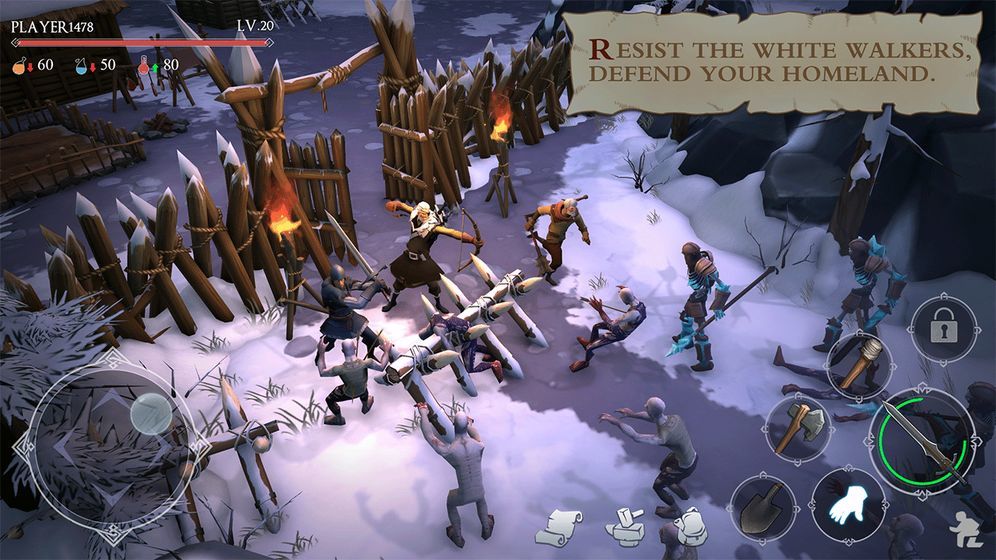The image size is (996, 560).
Task: Open the scroll quest log
Action: pyautogui.click(x=564, y=527)
